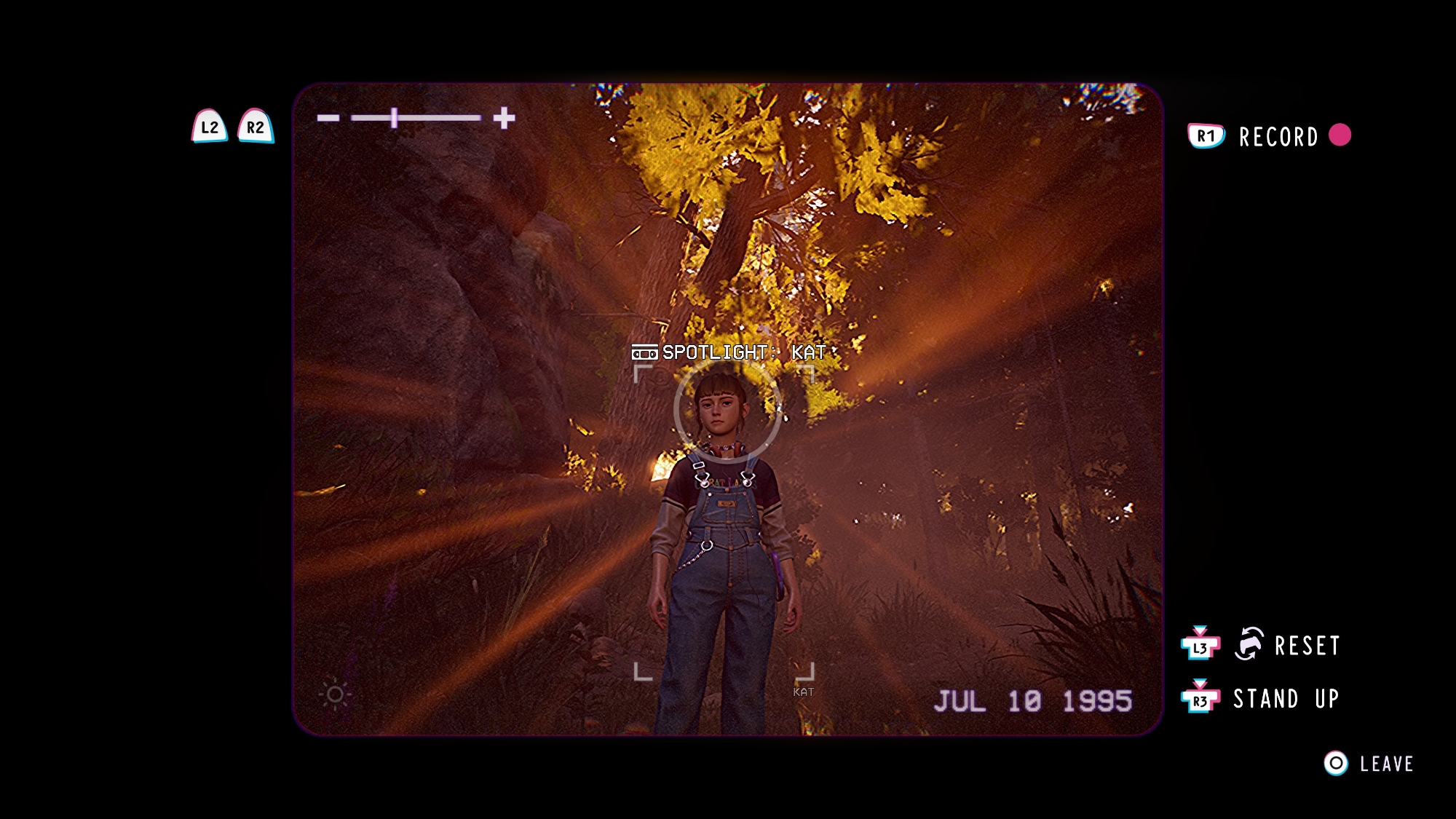Select the STAND UP option
Image resolution: width=1456 pixels, height=819 pixels.
(x=1286, y=699)
